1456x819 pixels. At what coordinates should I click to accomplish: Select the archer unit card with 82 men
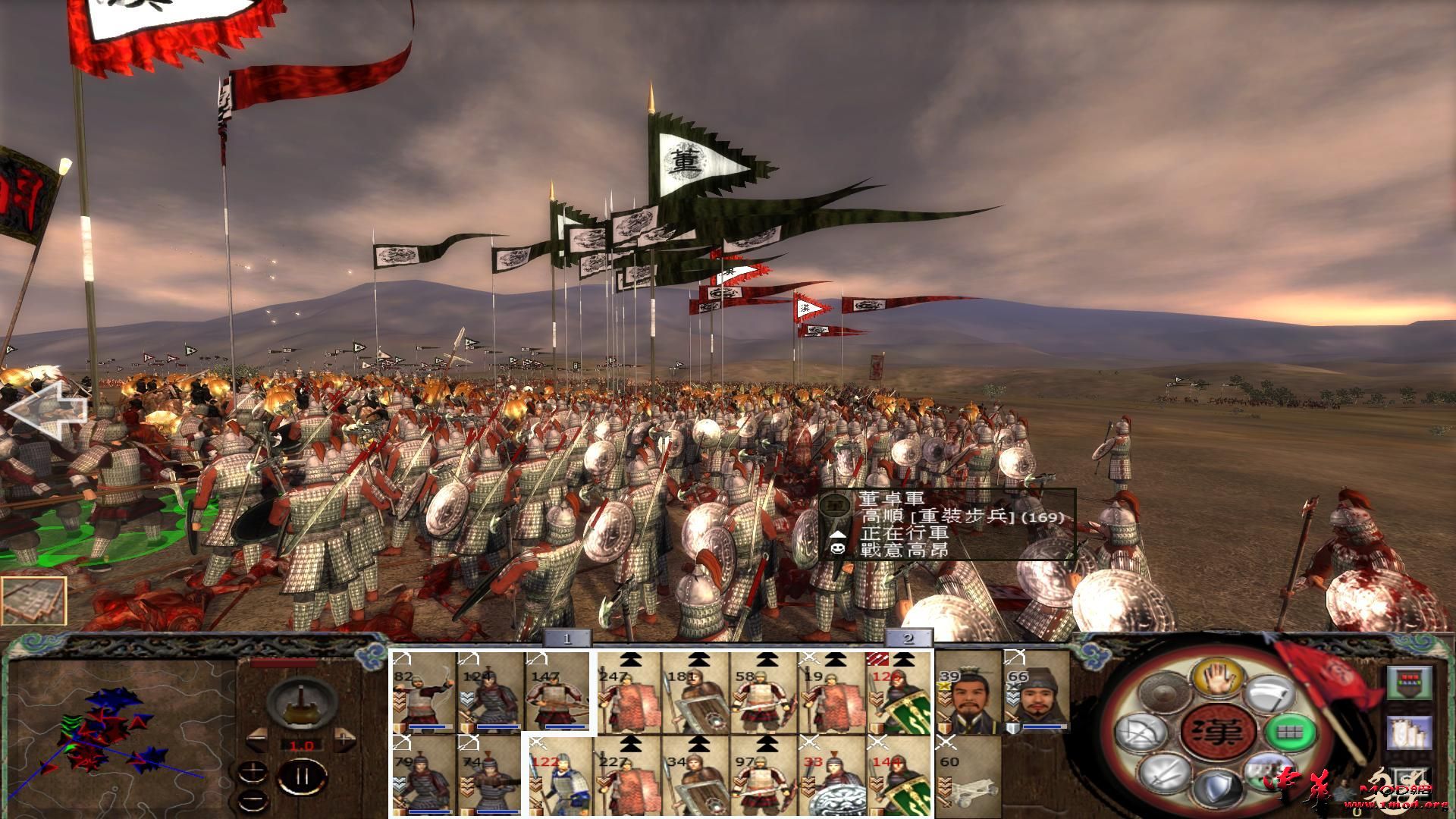(x=423, y=693)
